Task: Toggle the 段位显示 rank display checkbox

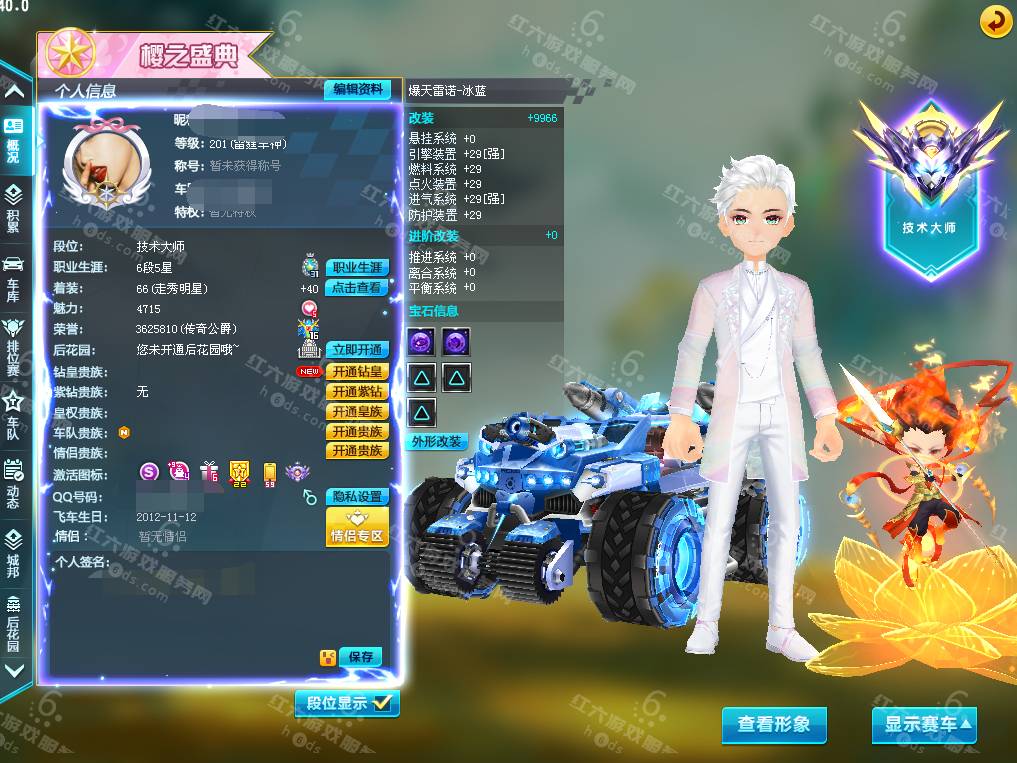Action: [x=382, y=703]
